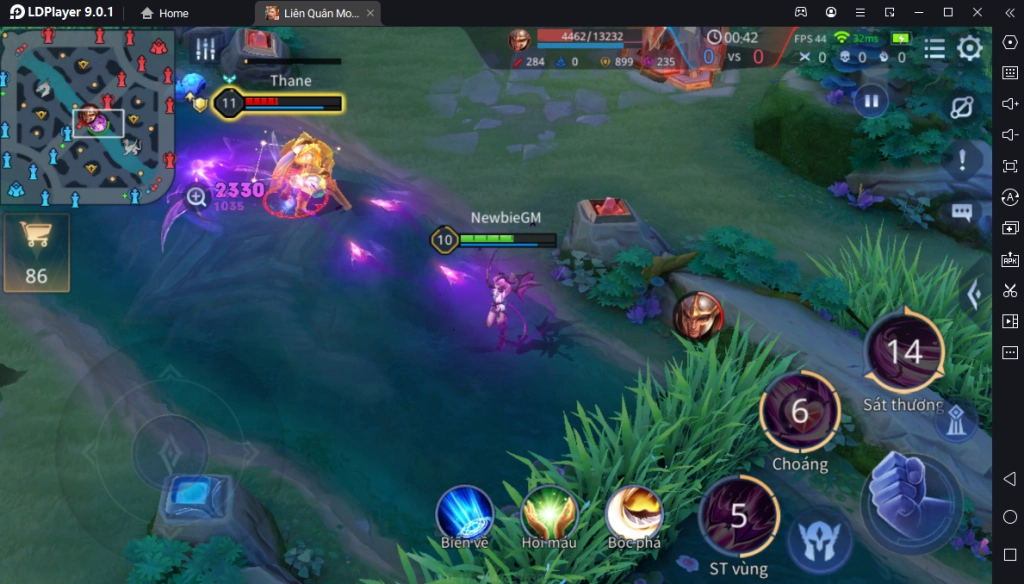Activate the Sát thương skill
The height and width of the screenshot is (584, 1024).
click(x=904, y=351)
